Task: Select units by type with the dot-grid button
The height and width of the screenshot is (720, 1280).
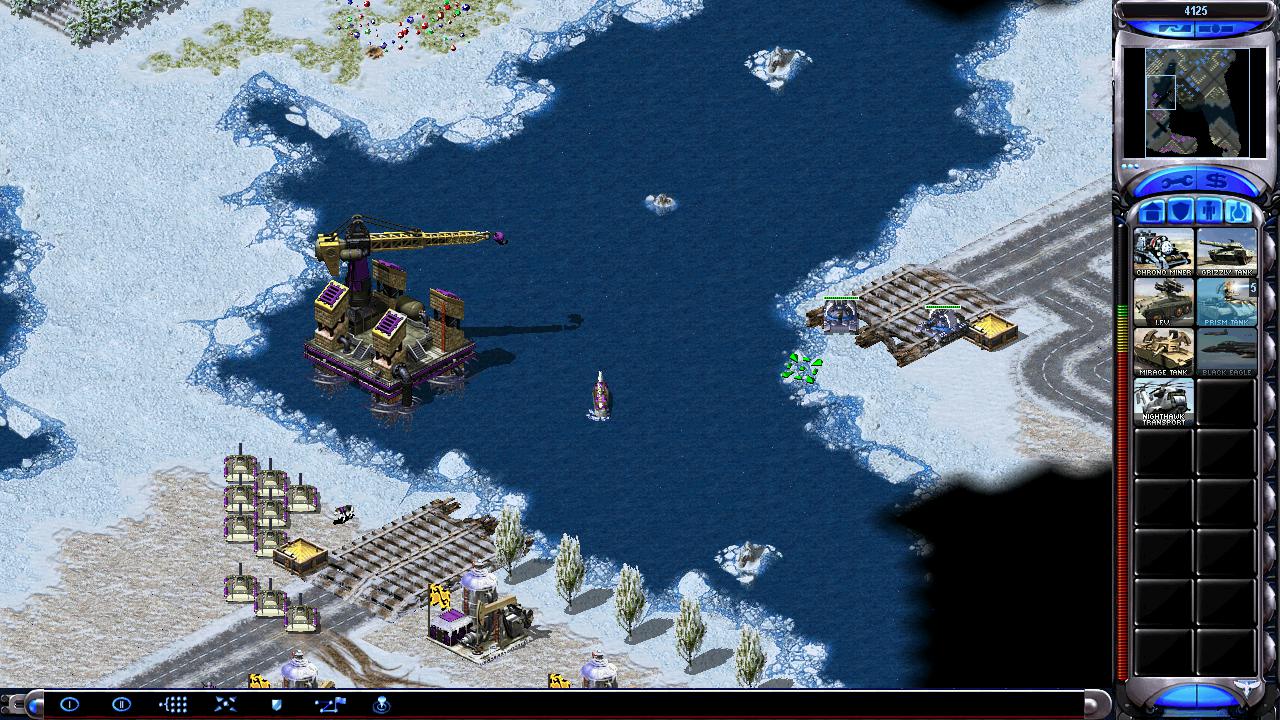Action: (x=173, y=704)
